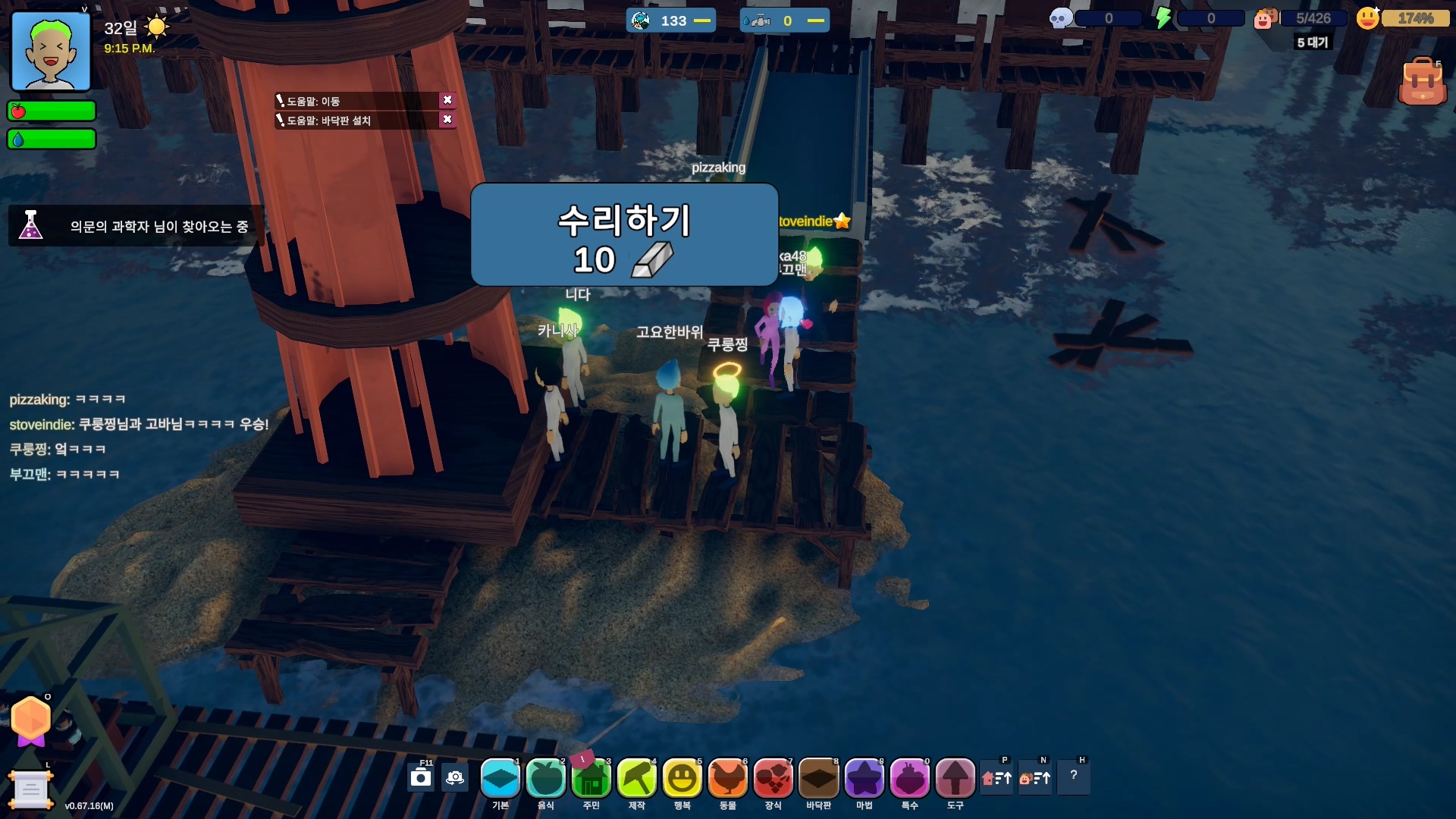The height and width of the screenshot is (819, 1456).
Task: Open the 마법 (magic) star category
Action: point(864,778)
